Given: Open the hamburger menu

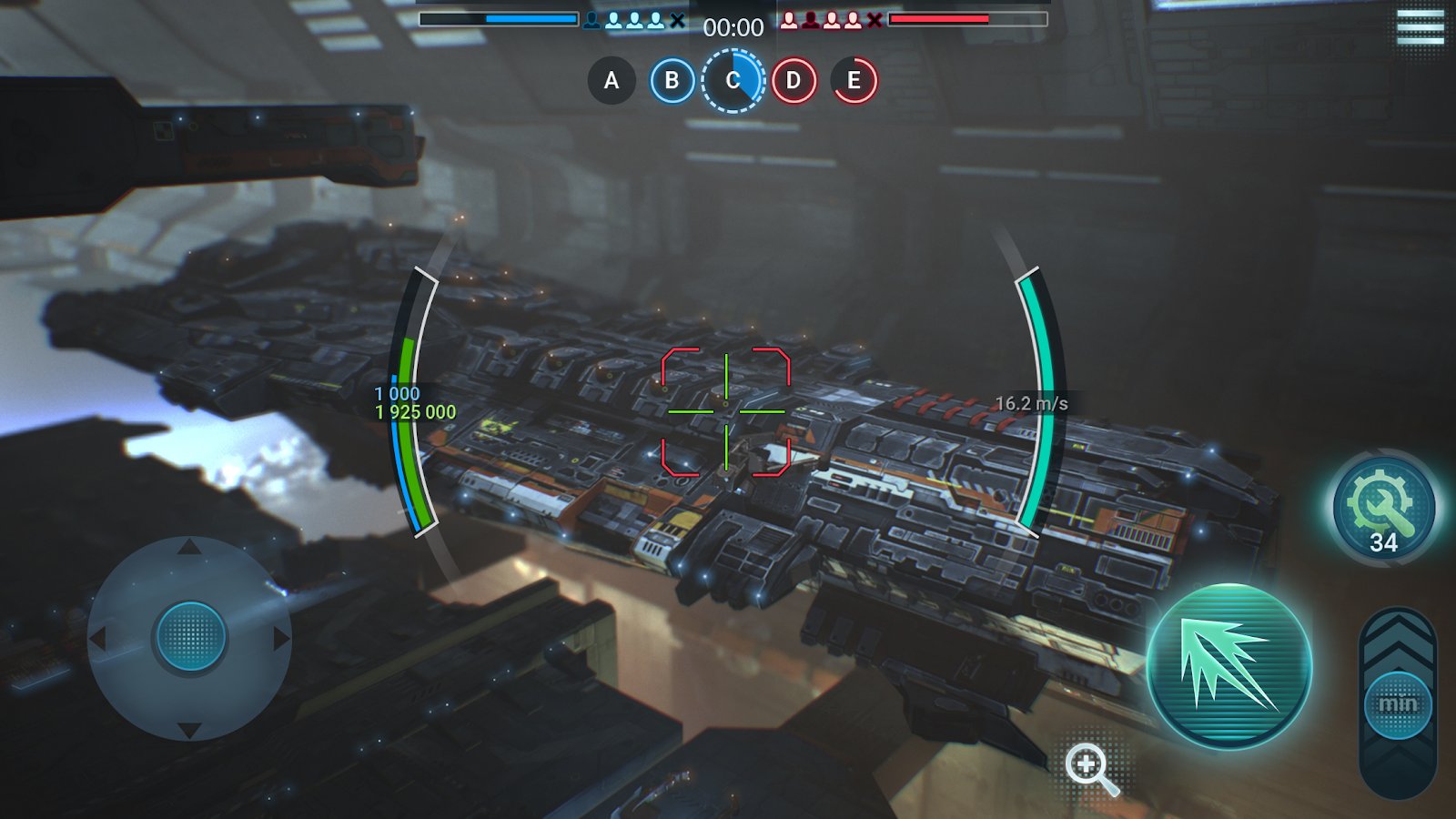Looking at the screenshot, I should tap(1420, 27).
